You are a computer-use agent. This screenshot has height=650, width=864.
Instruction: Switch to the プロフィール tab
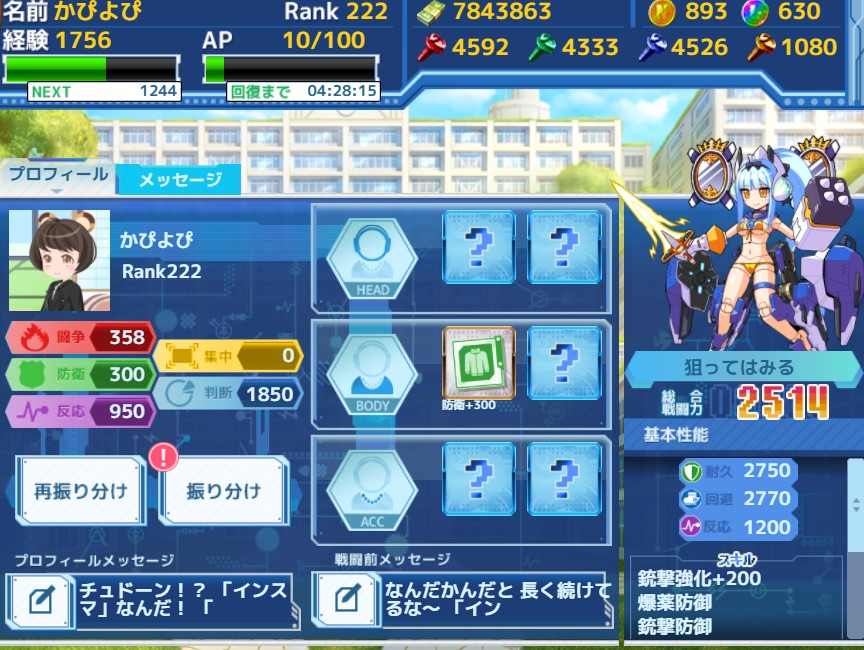tap(58, 175)
